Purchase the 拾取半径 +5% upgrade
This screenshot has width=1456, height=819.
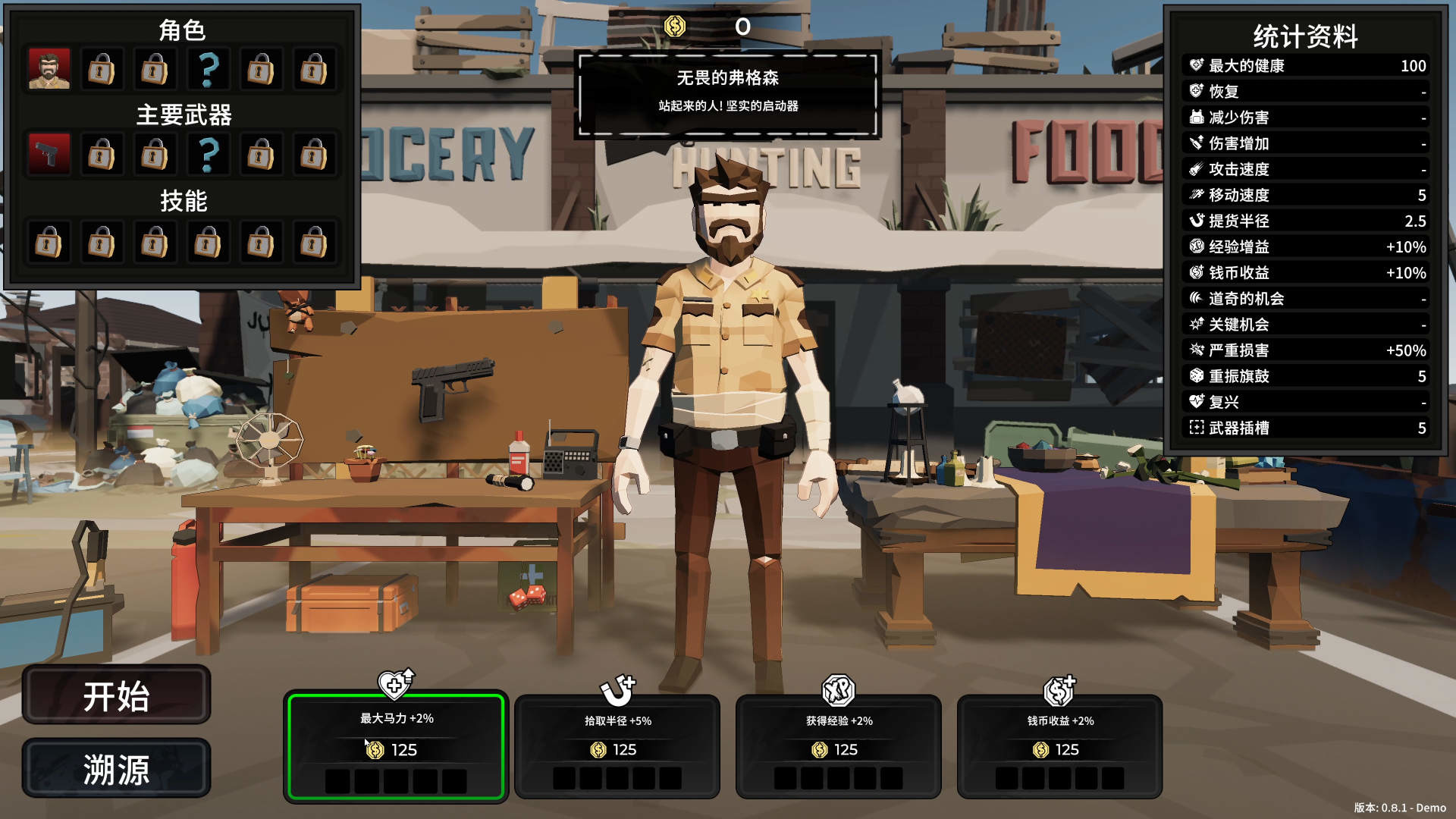[x=617, y=747]
